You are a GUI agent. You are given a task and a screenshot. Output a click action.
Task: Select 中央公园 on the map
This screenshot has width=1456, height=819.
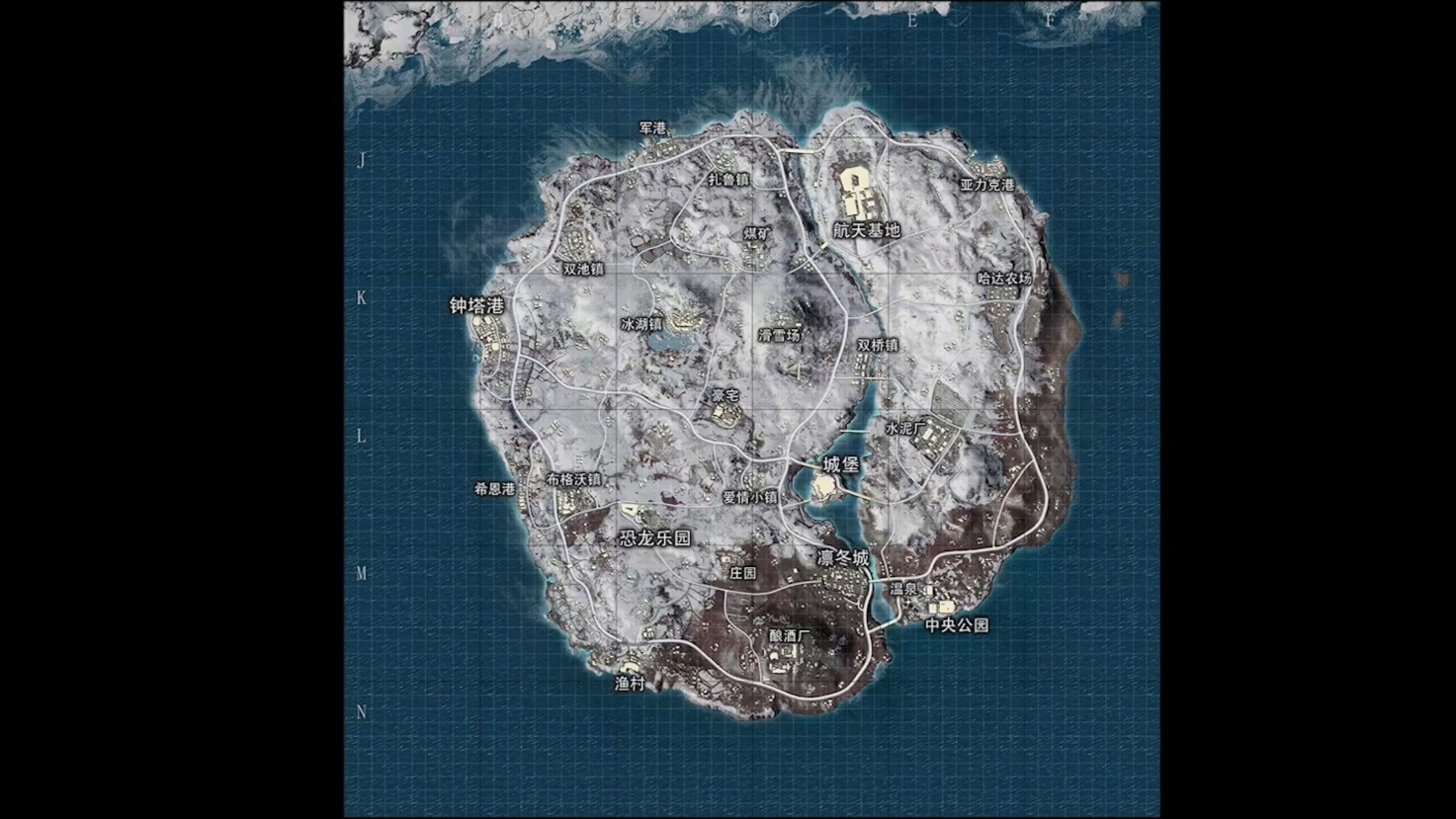coord(956,625)
